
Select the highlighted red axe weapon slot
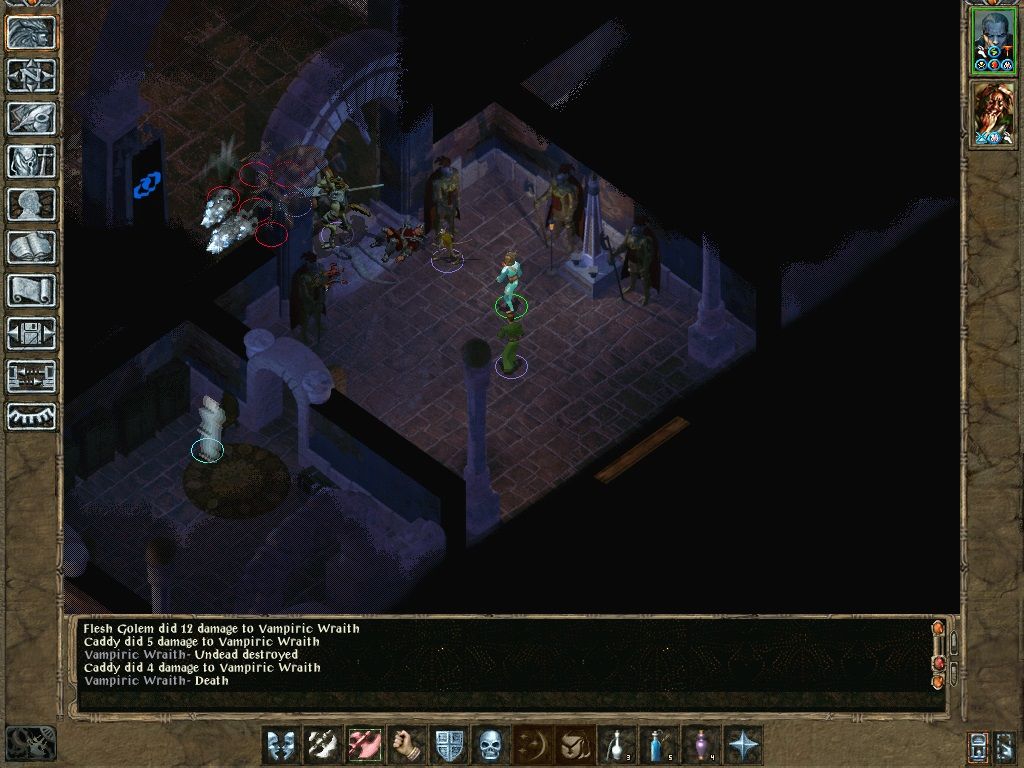(366, 745)
